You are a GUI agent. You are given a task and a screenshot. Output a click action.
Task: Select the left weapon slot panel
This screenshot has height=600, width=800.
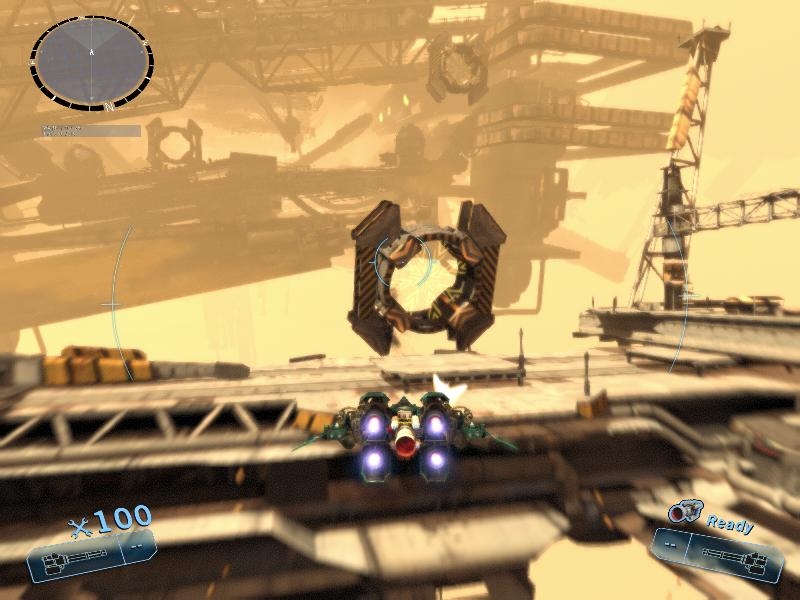coord(91,555)
